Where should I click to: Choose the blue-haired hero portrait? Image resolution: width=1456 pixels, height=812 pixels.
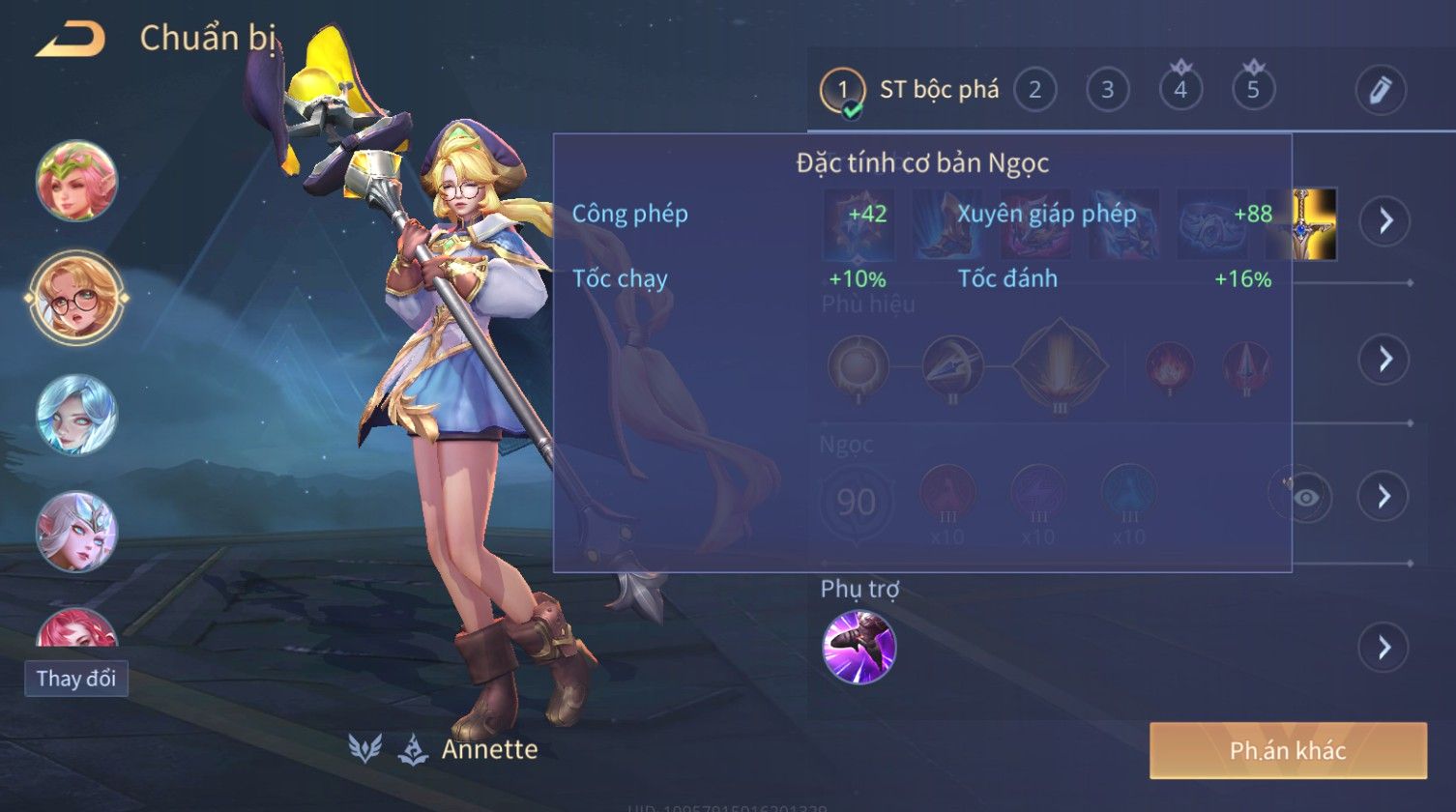(76, 415)
